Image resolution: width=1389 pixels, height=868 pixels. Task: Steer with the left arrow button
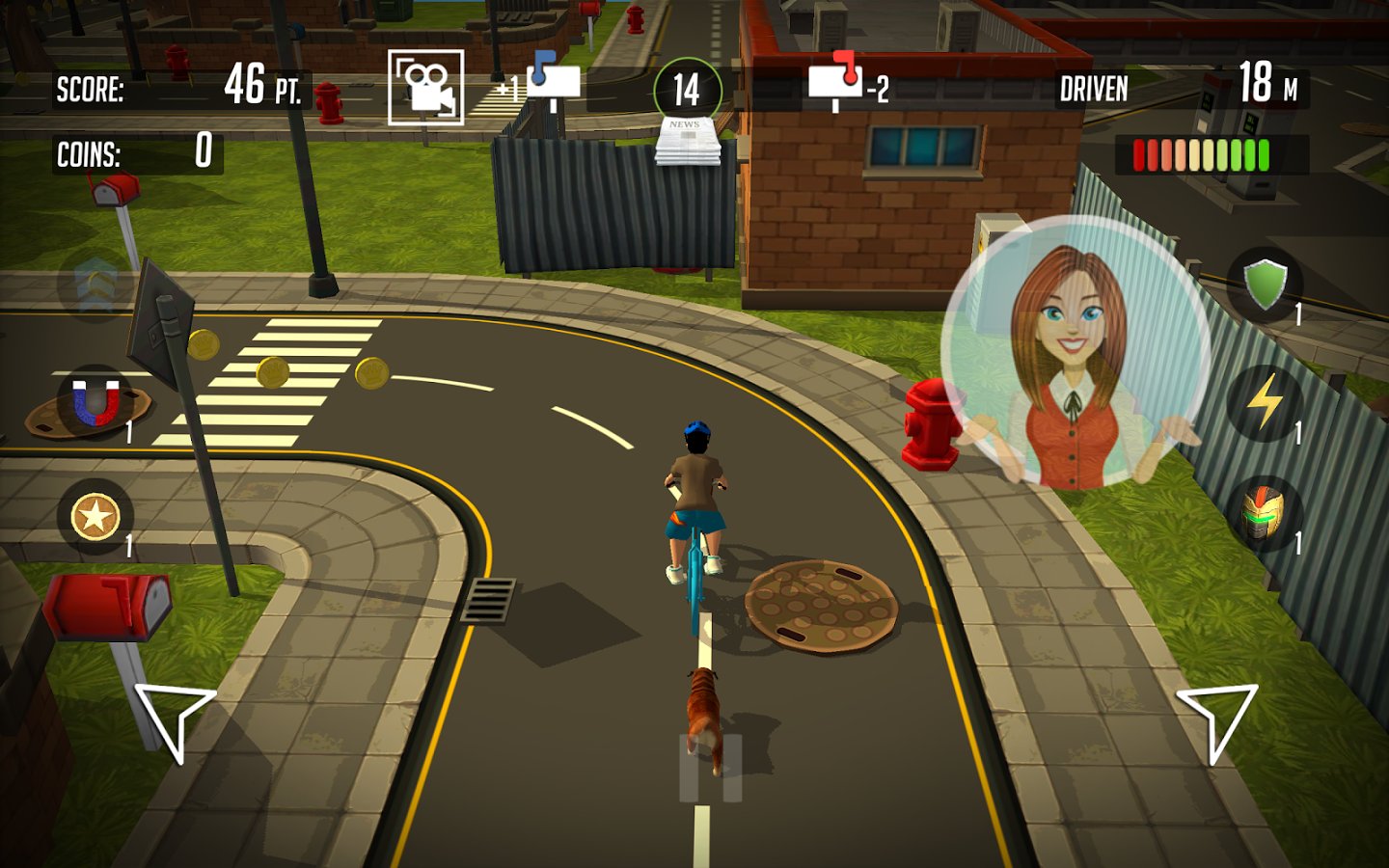click(x=174, y=719)
